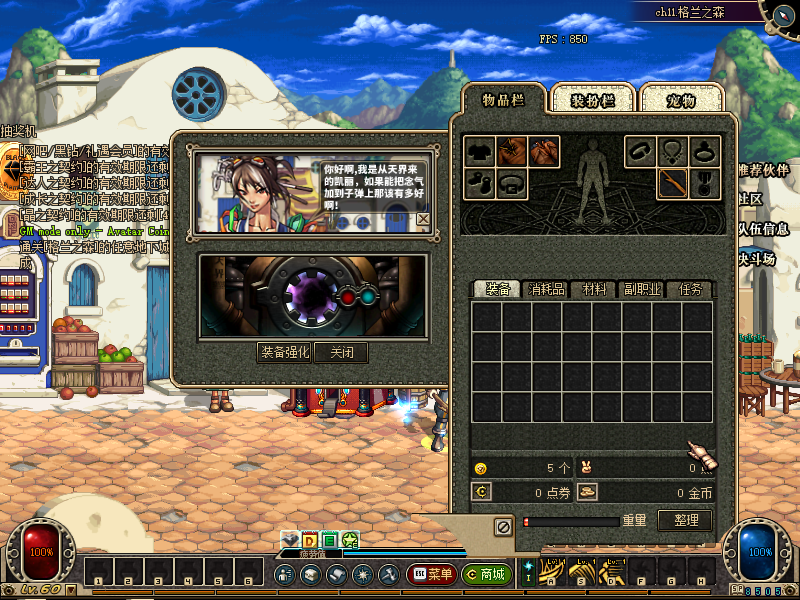Use the skill in the S hotkey slot
The width and height of the screenshot is (800, 600).
point(581,573)
